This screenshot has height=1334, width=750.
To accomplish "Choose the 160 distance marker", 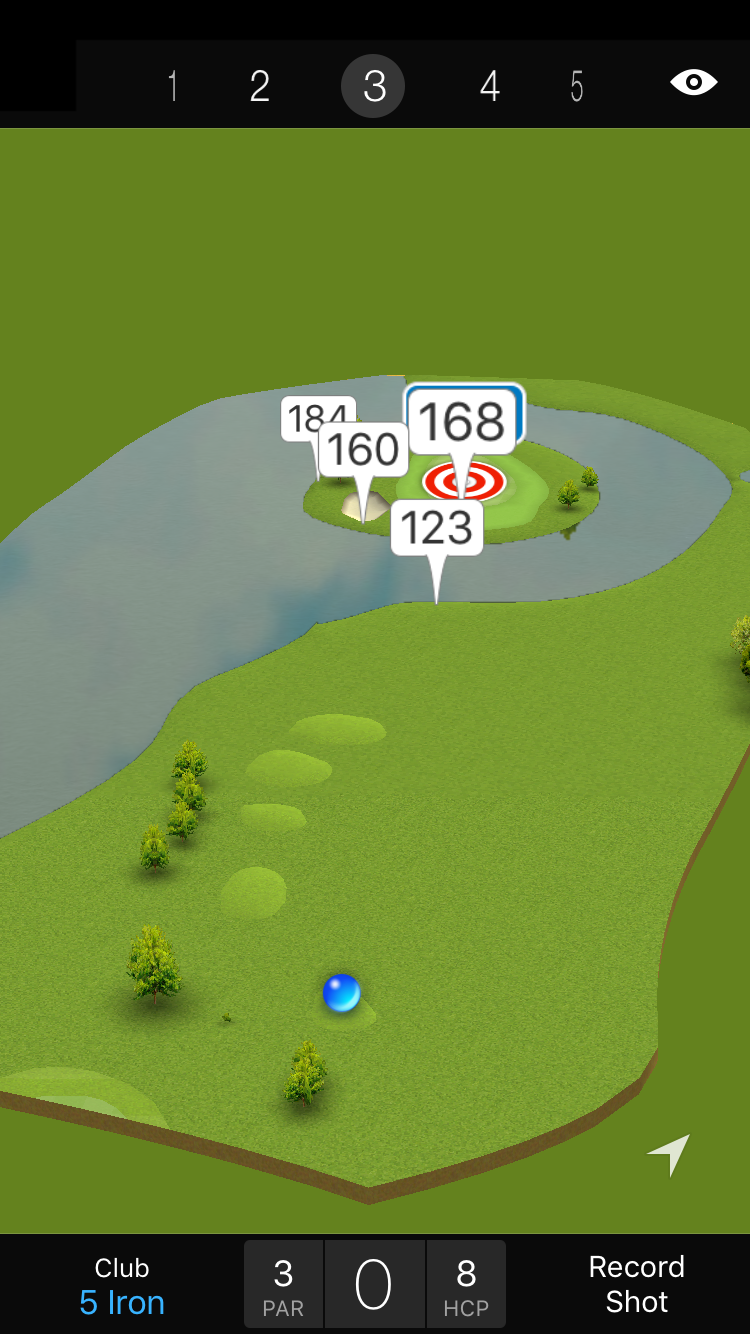I will pyautogui.click(x=364, y=450).
